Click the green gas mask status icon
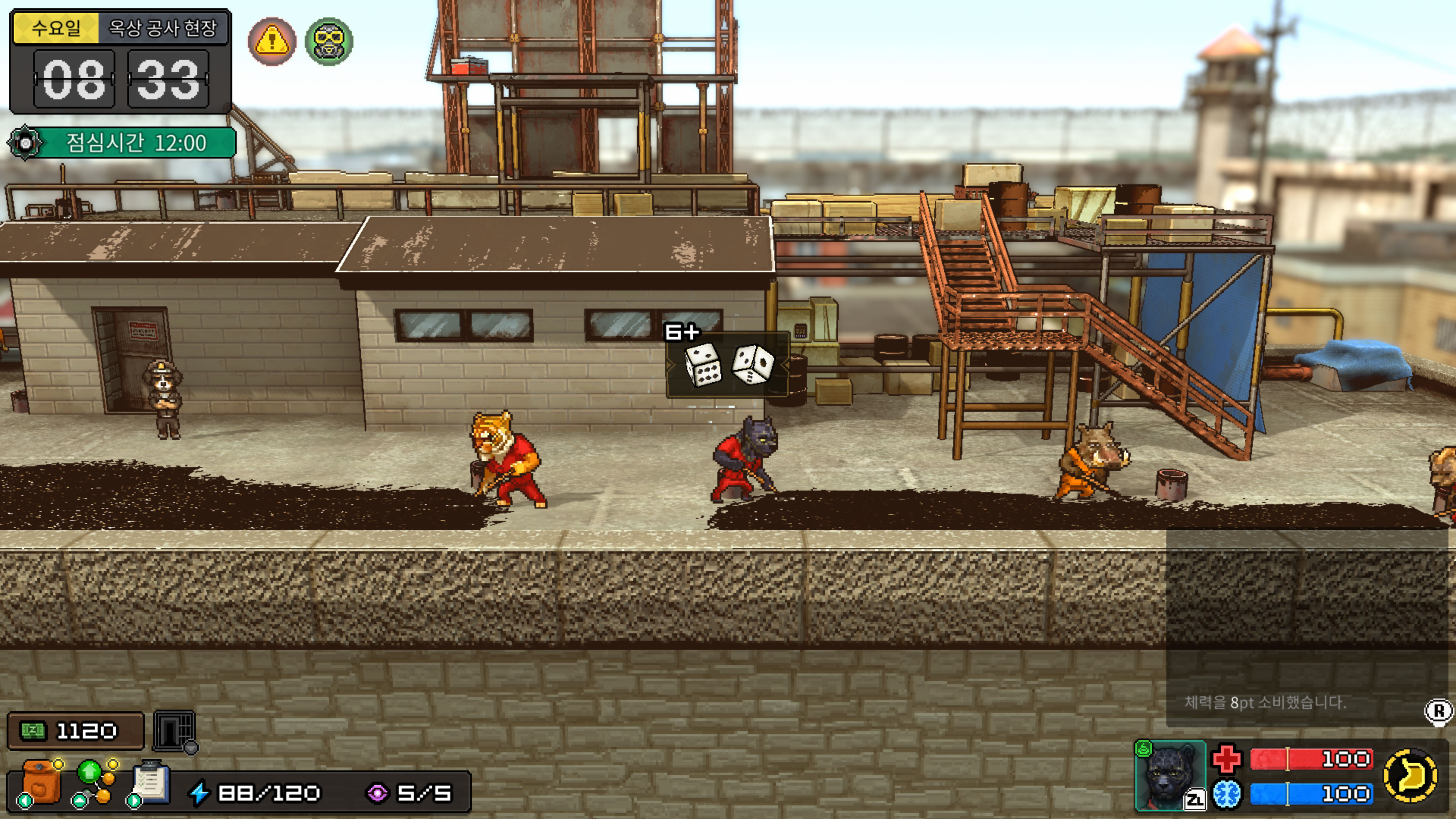 click(329, 41)
